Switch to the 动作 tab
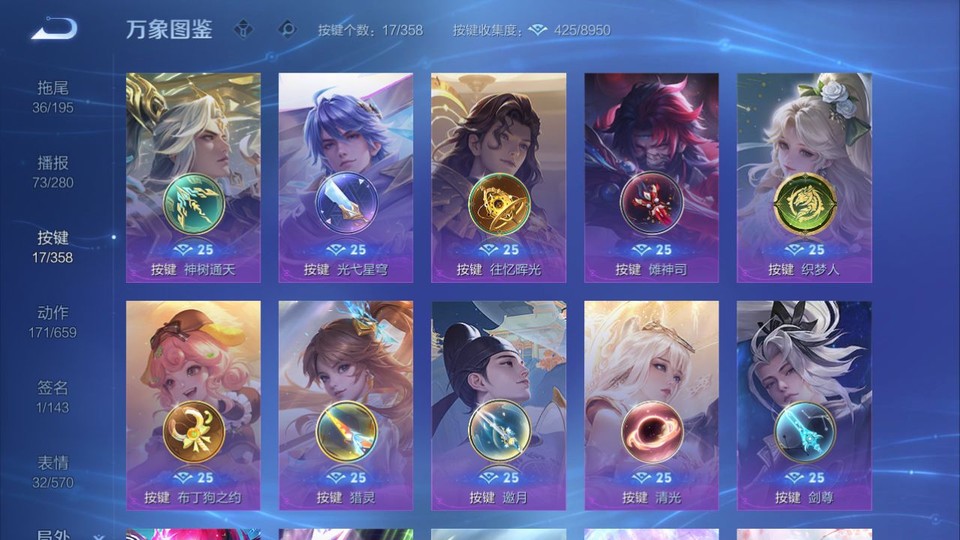 tap(53, 321)
